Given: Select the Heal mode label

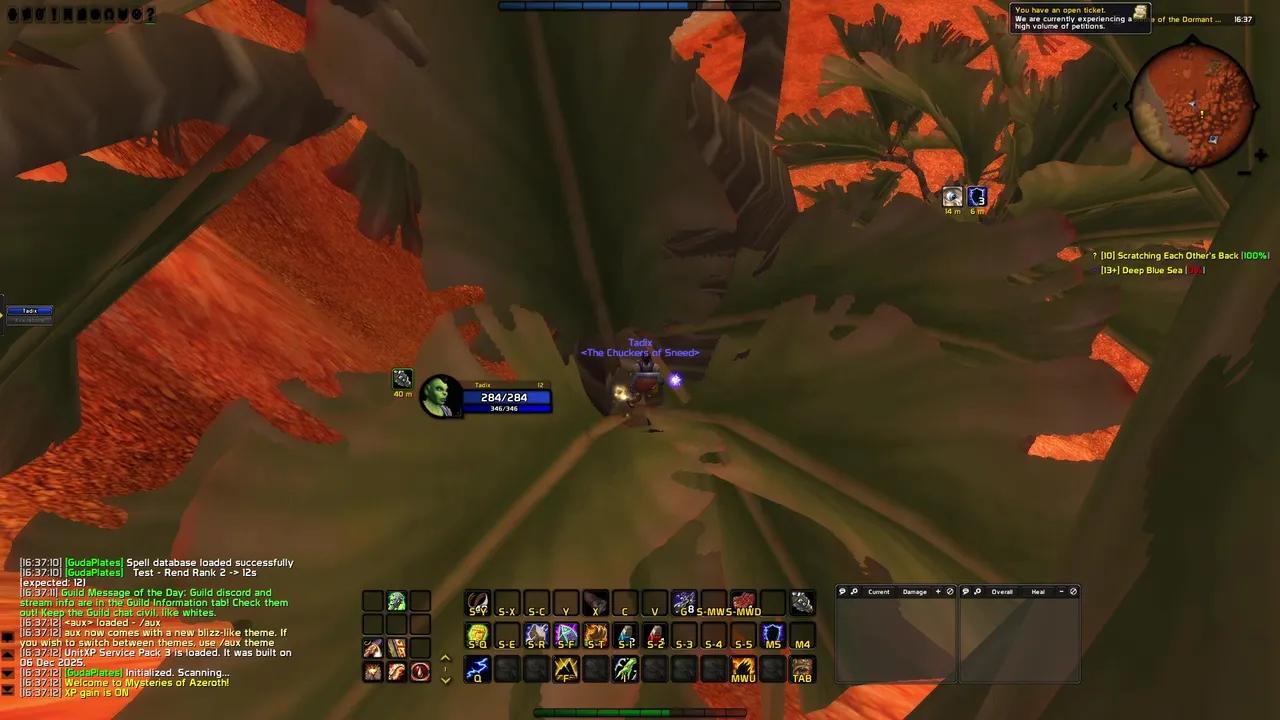Looking at the screenshot, I should point(1038,592).
